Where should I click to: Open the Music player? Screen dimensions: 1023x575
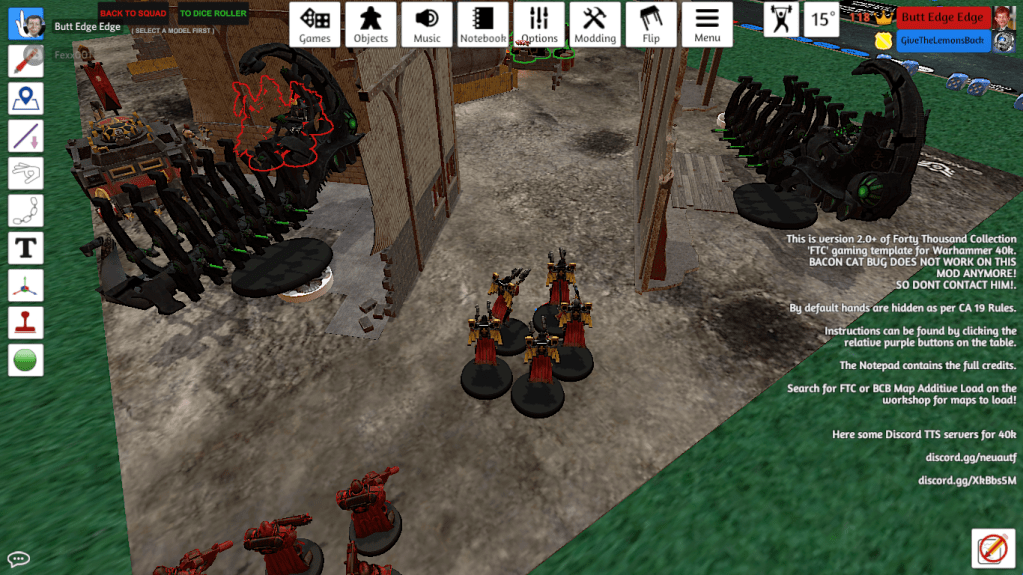coord(427,24)
